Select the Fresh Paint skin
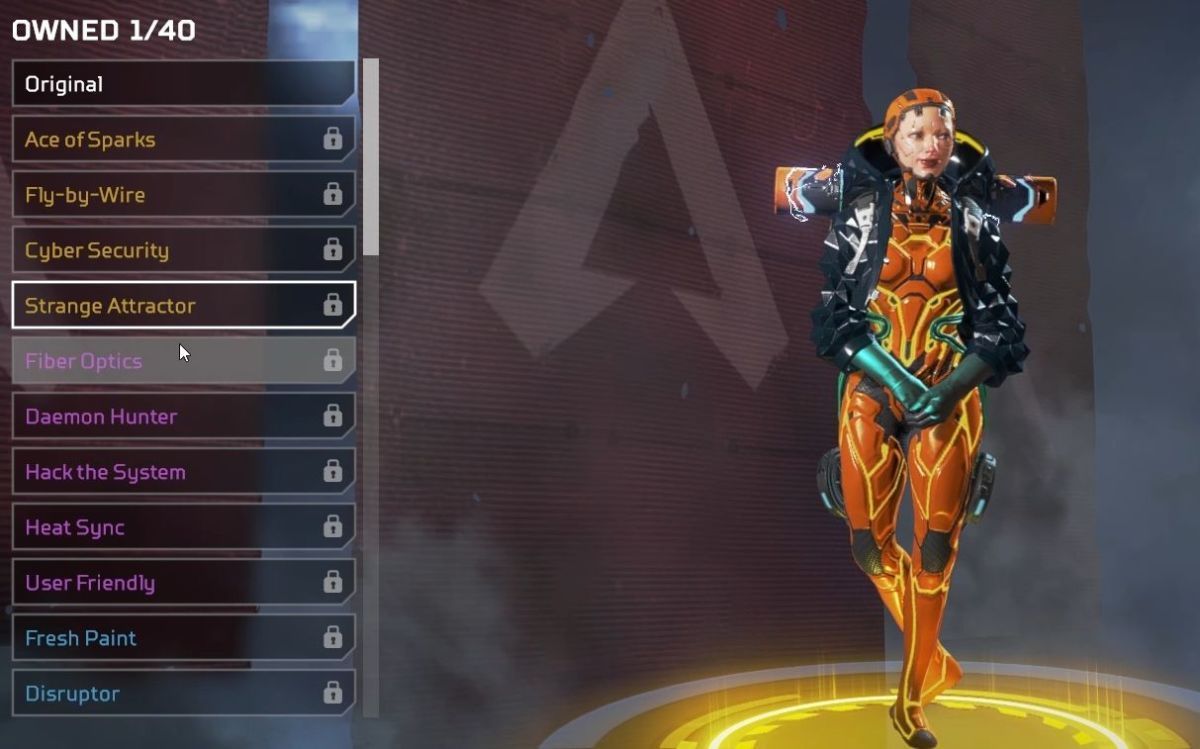 [x=183, y=638]
